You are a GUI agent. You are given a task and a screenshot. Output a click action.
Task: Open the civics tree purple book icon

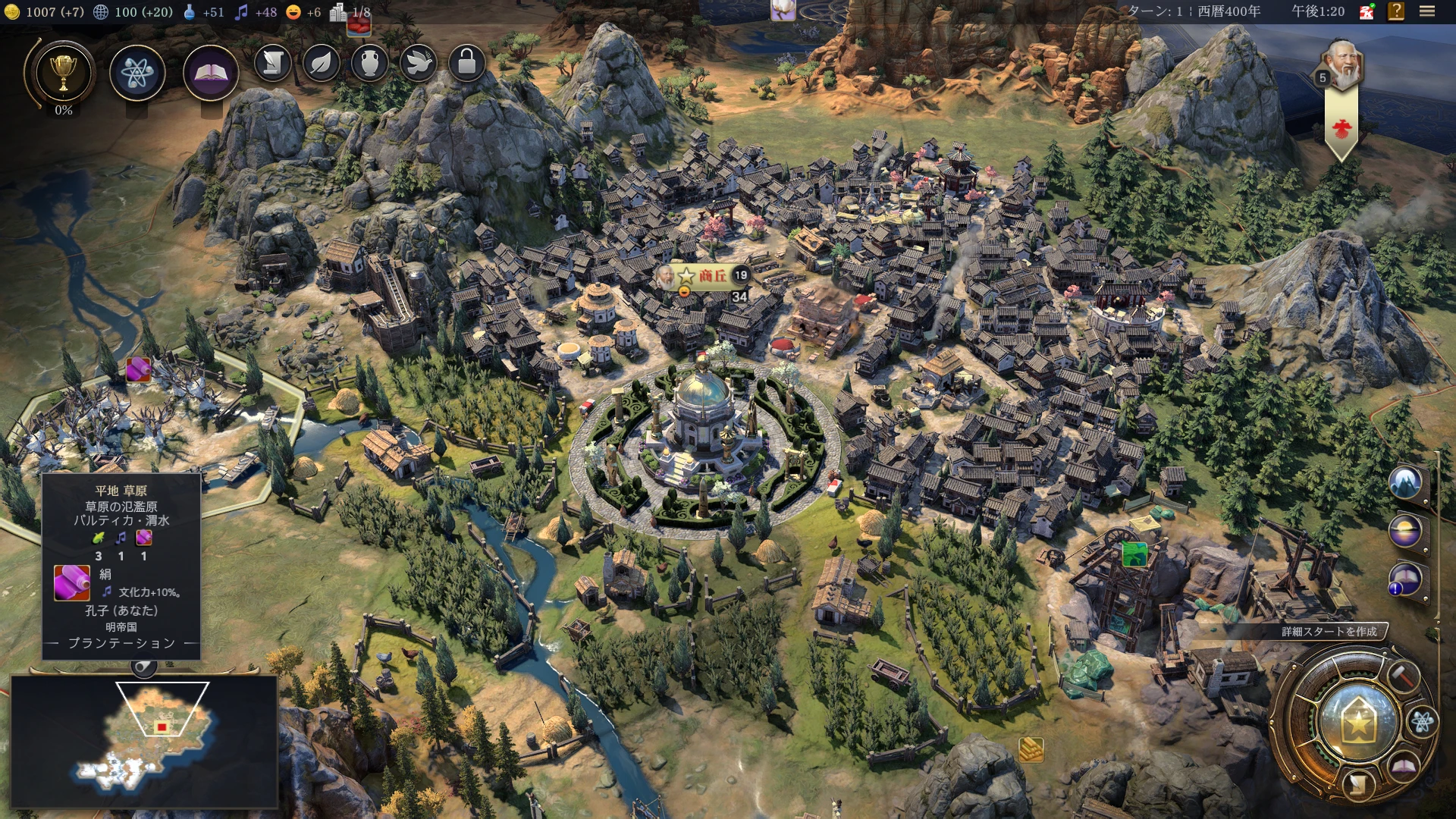[211, 74]
